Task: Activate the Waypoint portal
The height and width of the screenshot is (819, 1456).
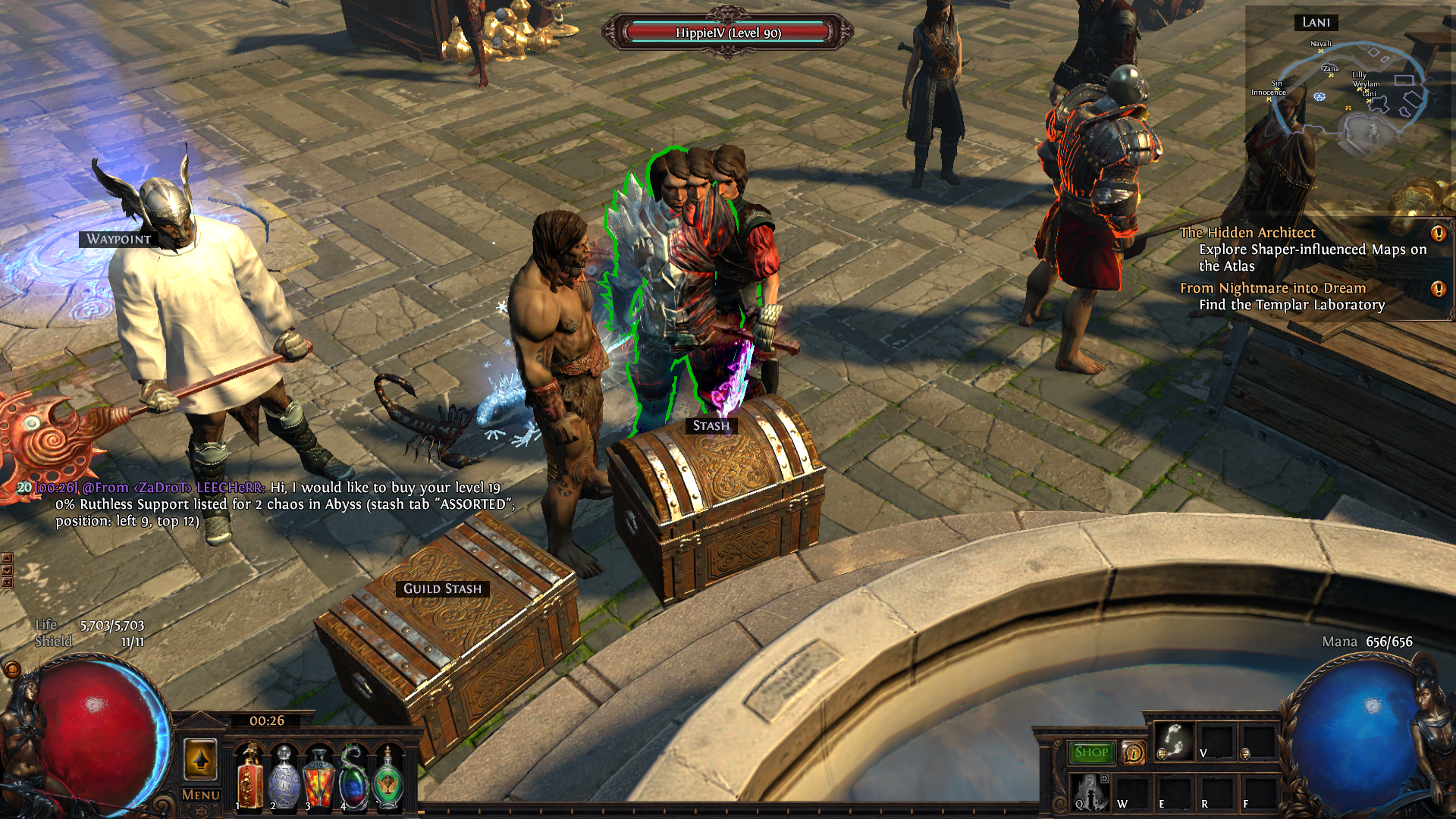Action: 118,240
